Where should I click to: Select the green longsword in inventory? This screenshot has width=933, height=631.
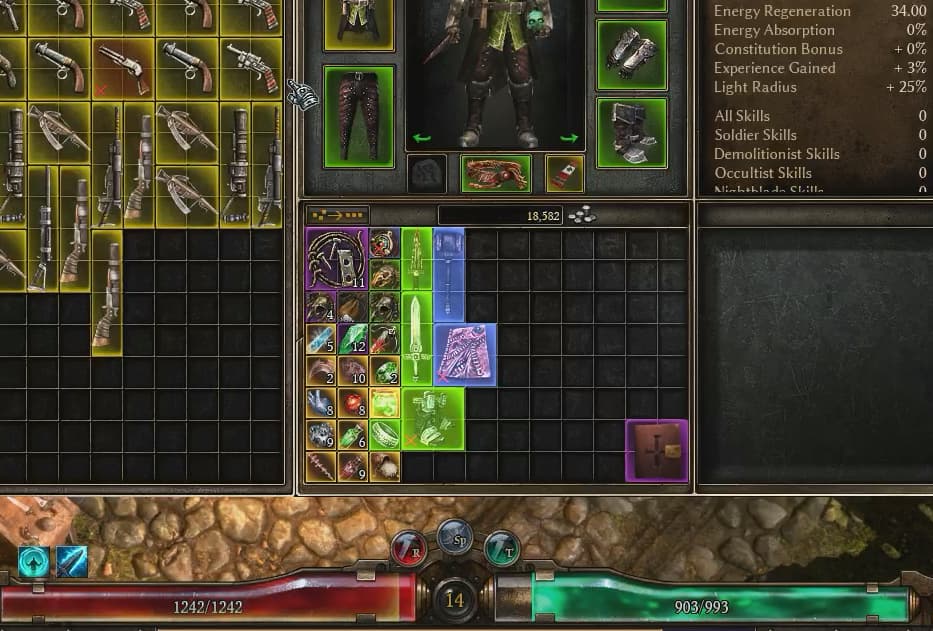(x=417, y=338)
